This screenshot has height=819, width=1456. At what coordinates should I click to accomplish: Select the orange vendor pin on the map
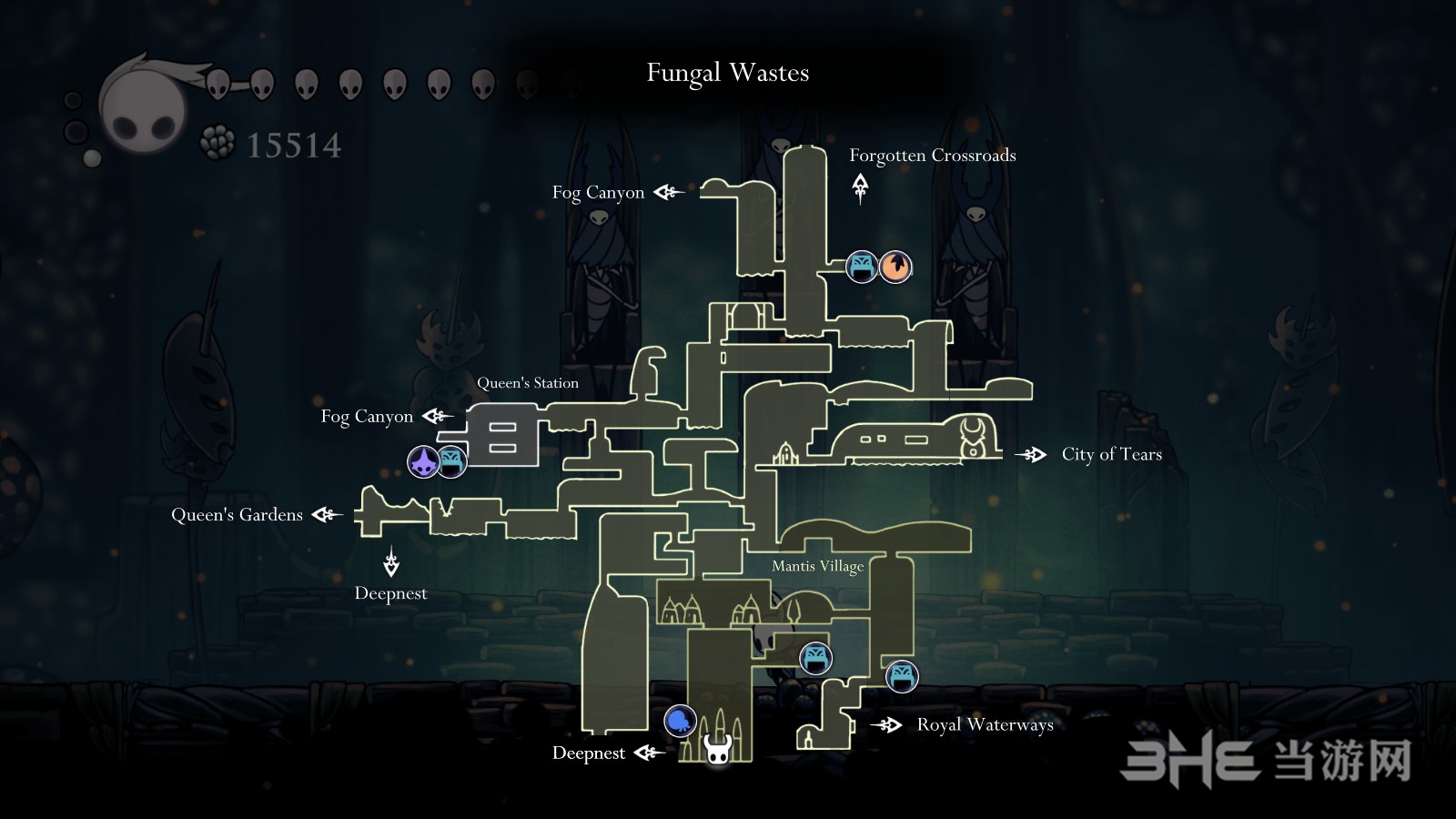(x=896, y=267)
